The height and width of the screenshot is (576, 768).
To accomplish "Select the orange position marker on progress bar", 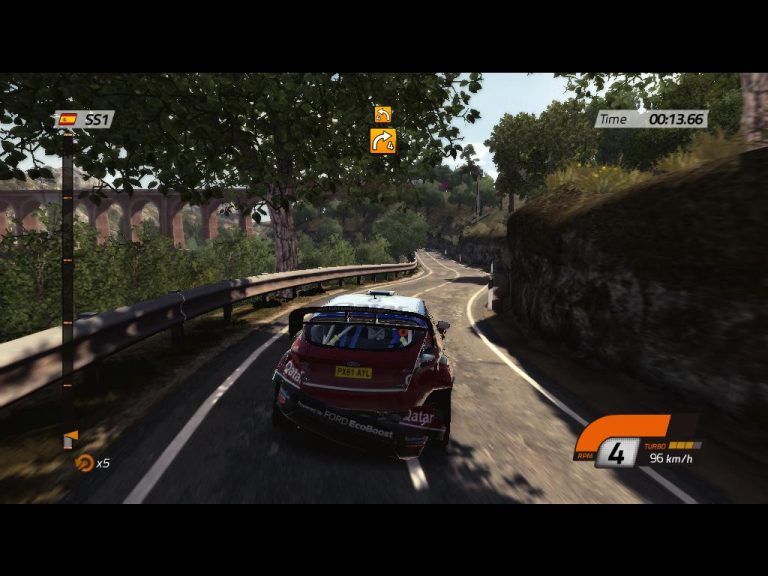I will pyautogui.click(x=70, y=438).
